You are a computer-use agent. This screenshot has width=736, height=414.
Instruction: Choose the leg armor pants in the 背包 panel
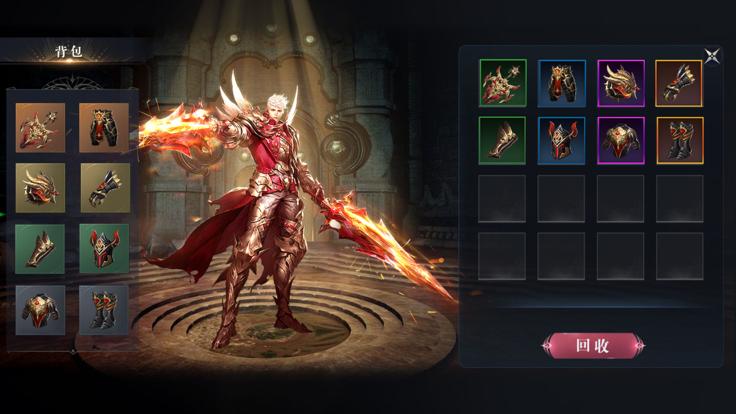104,127
